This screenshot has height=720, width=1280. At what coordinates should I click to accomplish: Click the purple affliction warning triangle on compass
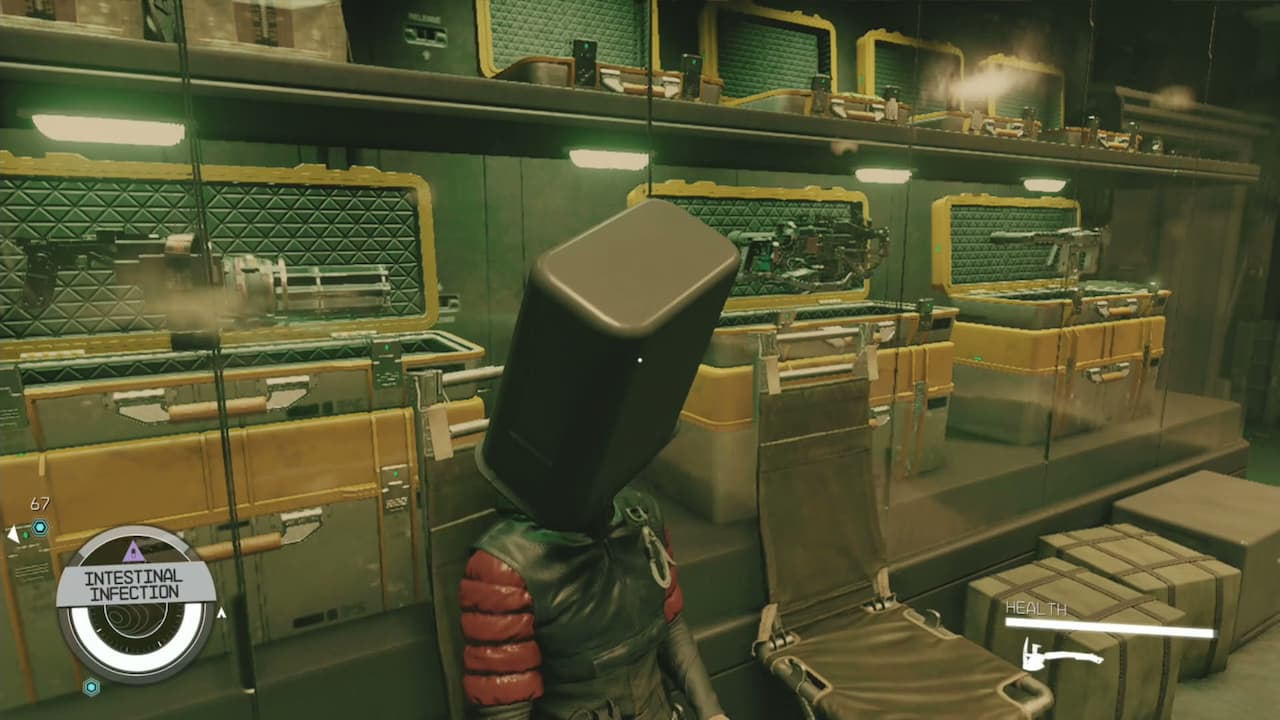133,552
